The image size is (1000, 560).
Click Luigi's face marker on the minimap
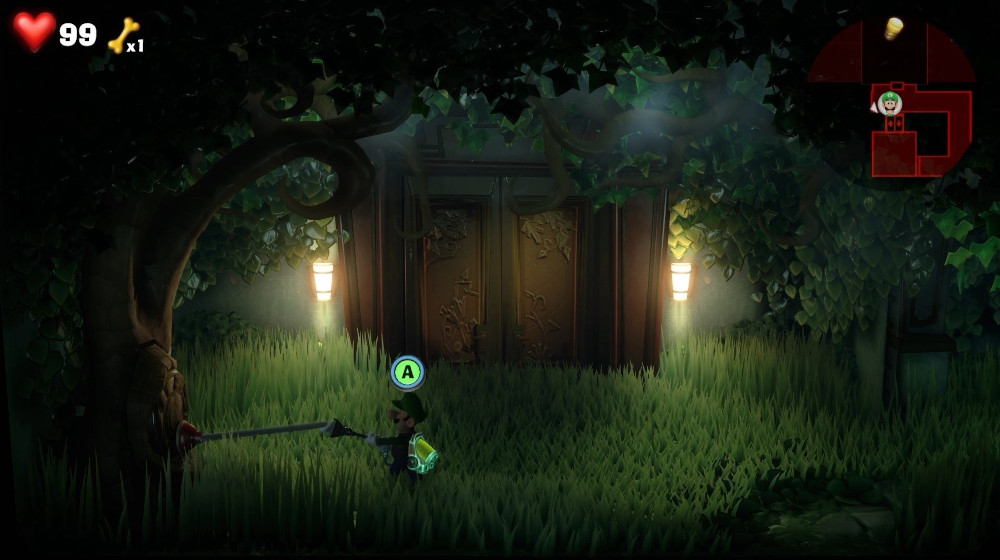(889, 102)
